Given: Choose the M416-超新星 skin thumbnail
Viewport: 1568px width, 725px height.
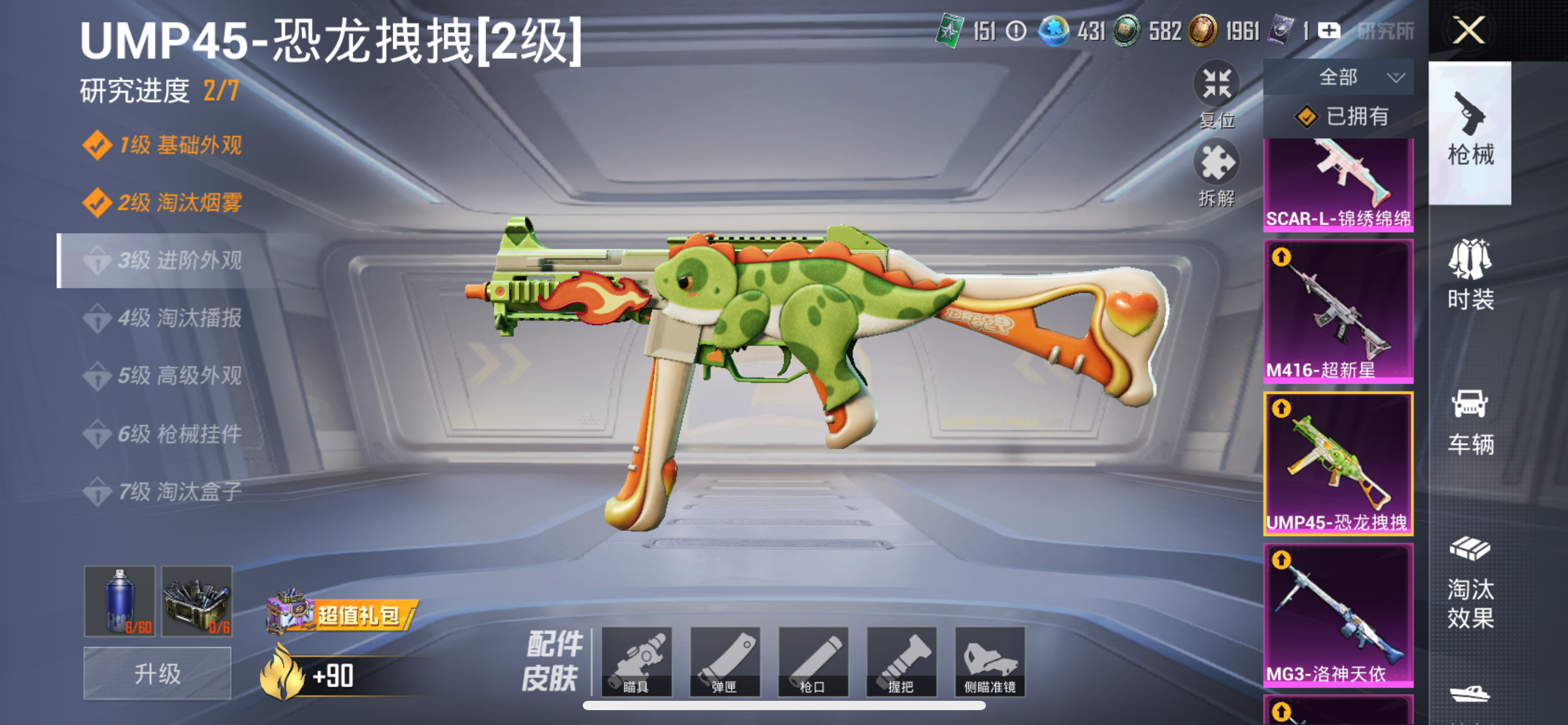Looking at the screenshot, I should (1338, 310).
